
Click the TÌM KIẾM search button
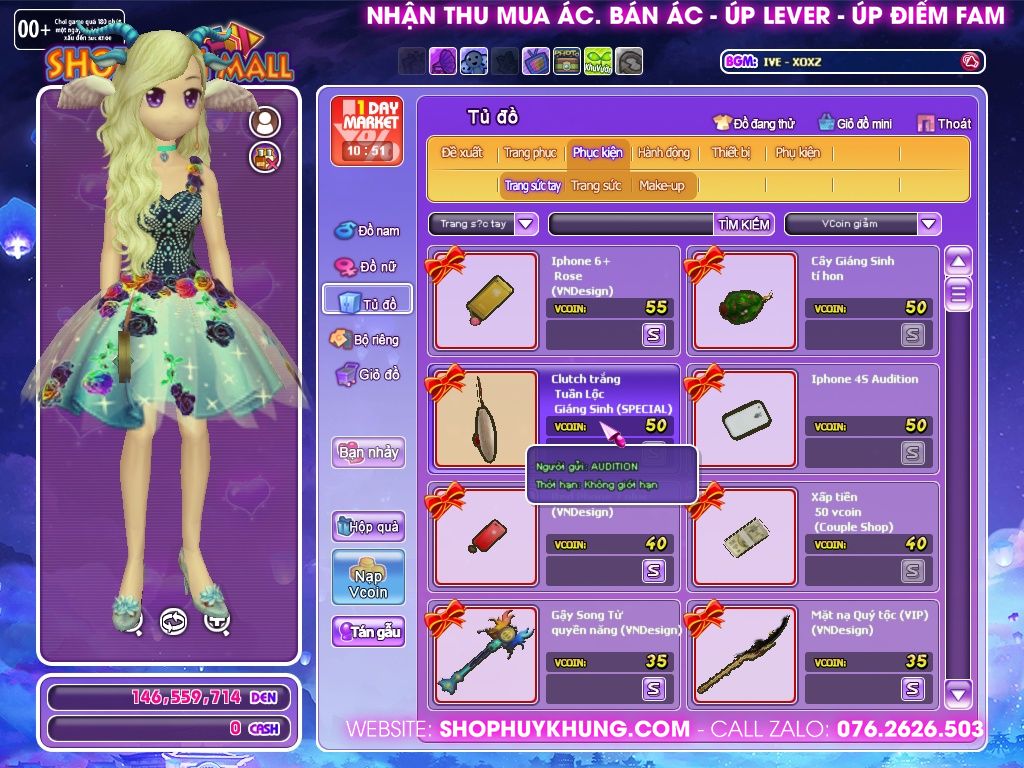click(744, 224)
